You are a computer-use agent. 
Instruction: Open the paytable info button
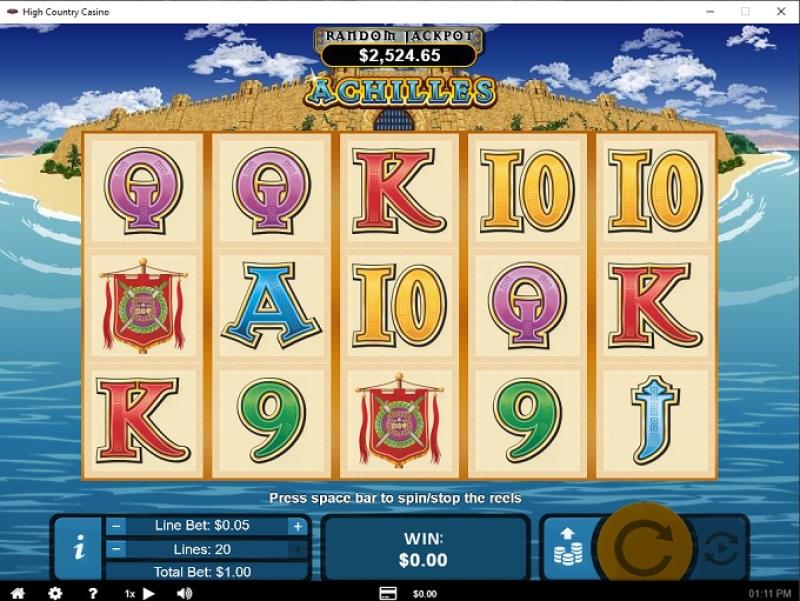click(79, 548)
